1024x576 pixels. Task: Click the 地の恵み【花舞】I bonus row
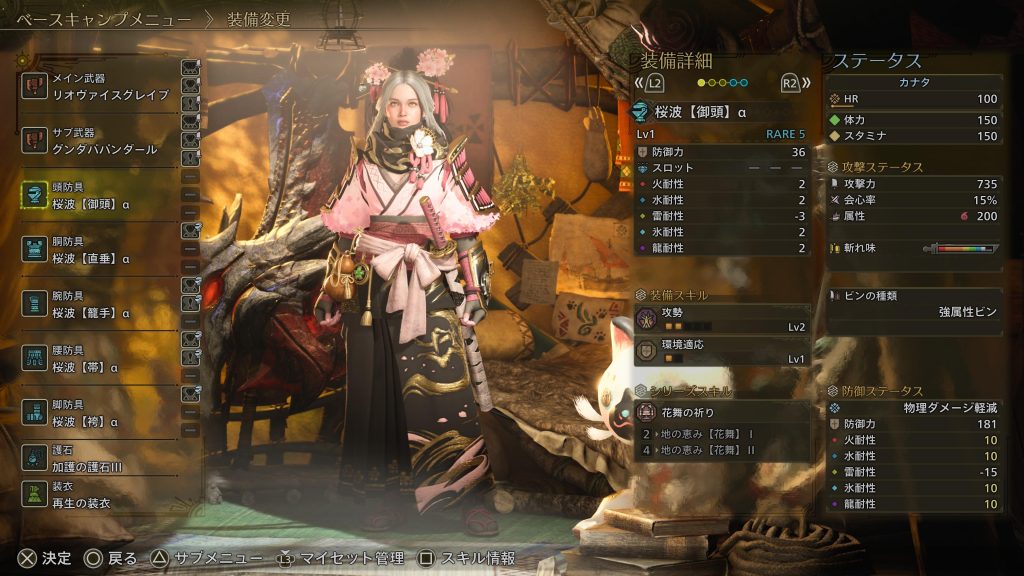click(722, 434)
